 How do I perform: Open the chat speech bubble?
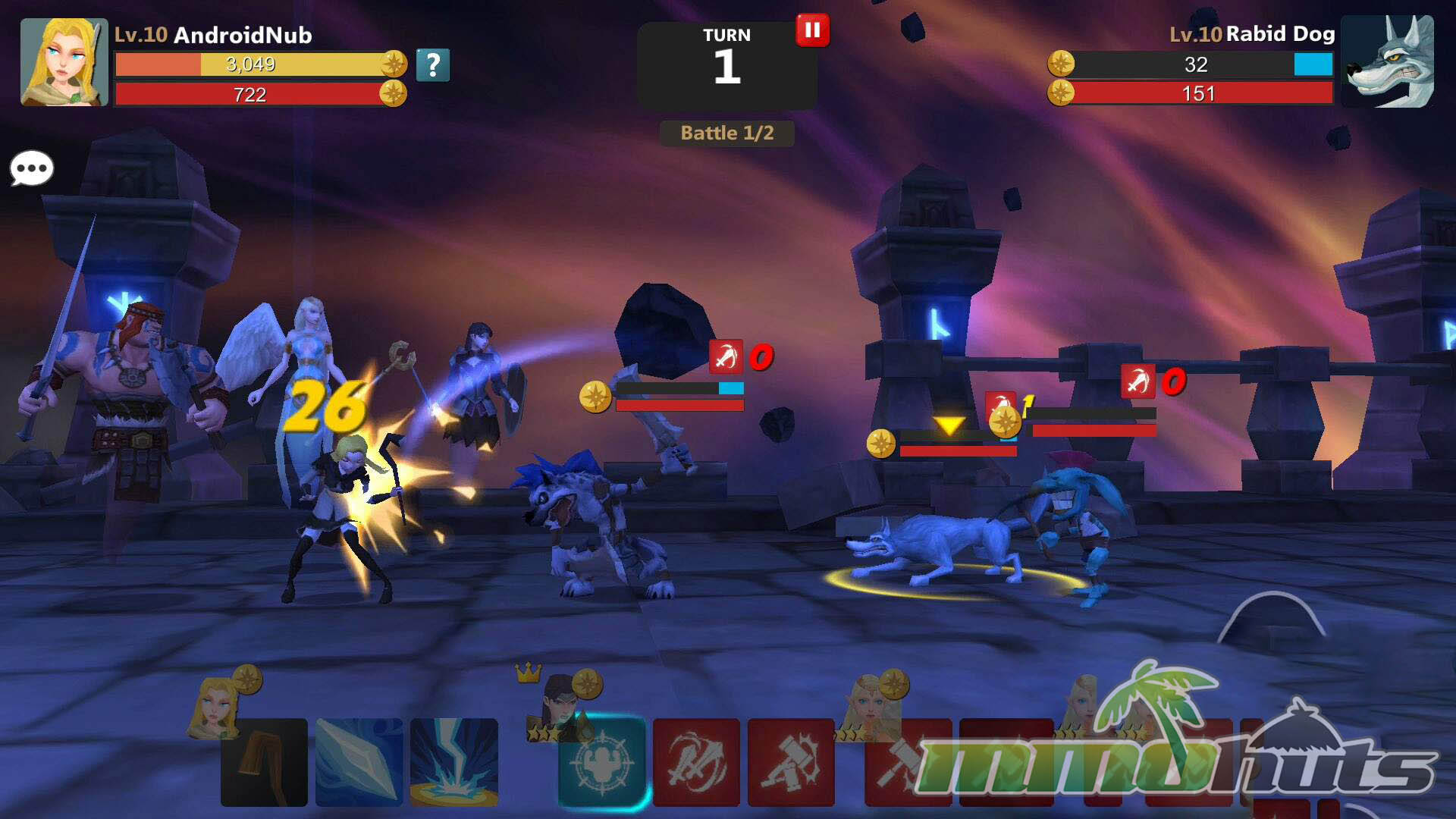point(32,168)
